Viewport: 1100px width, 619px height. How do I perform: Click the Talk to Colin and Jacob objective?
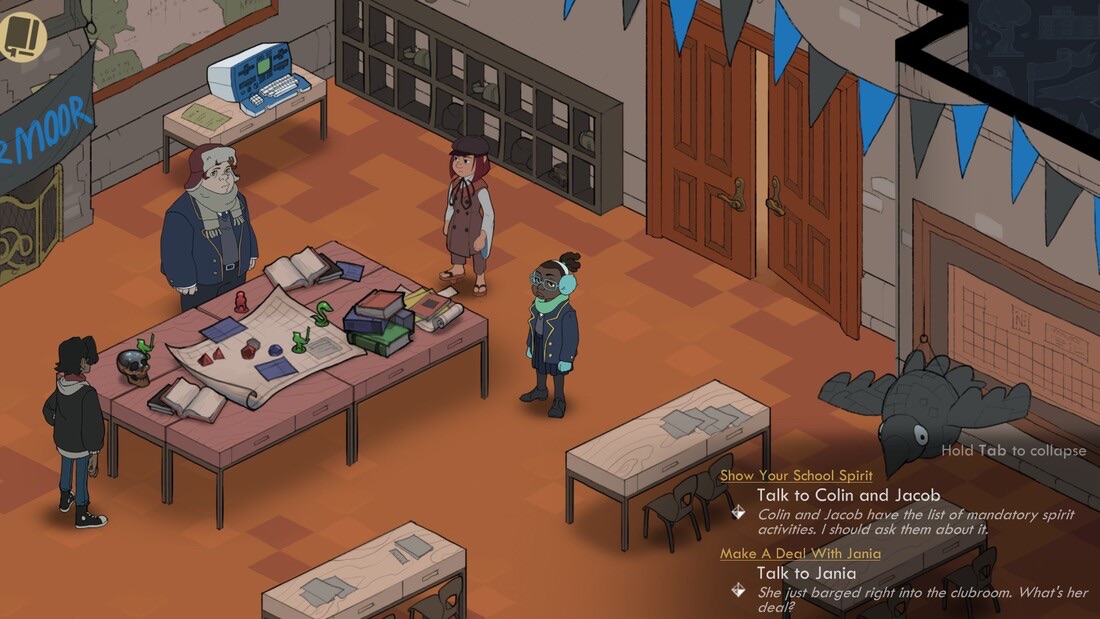pos(848,495)
